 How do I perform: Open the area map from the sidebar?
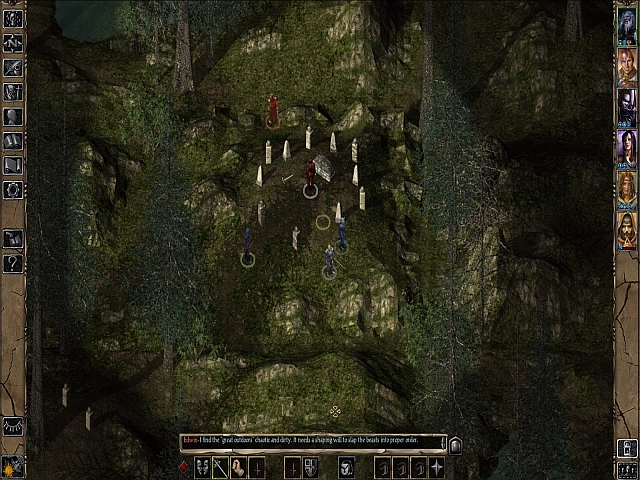13,43
